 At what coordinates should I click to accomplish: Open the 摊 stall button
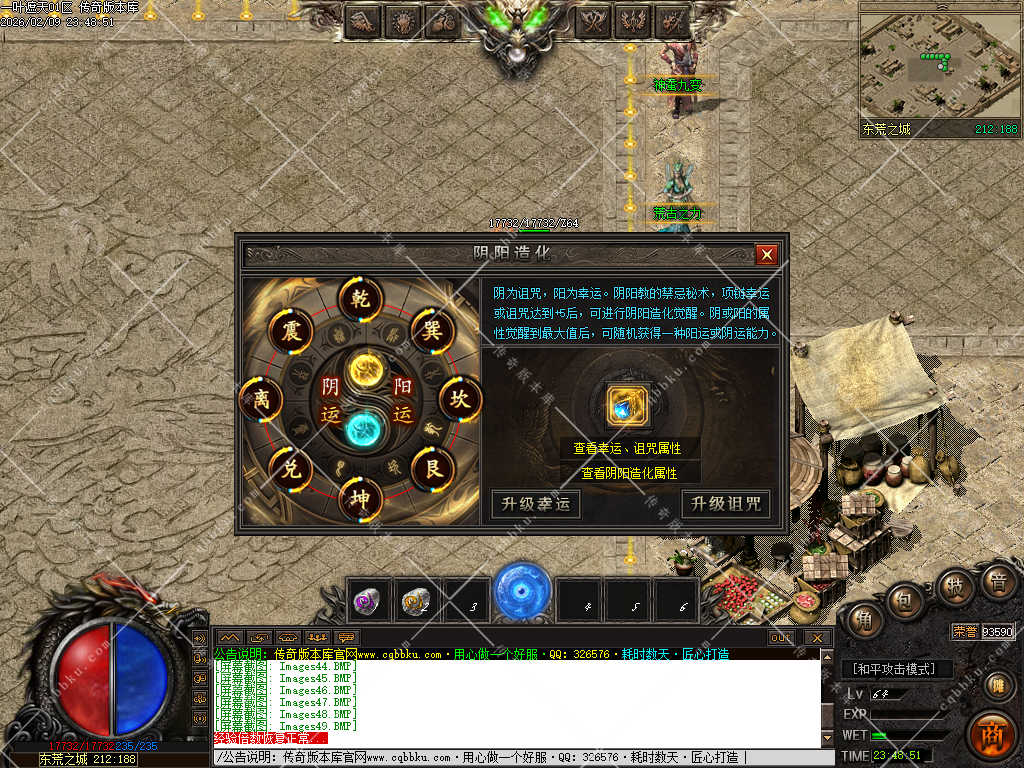(x=996, y=686)
